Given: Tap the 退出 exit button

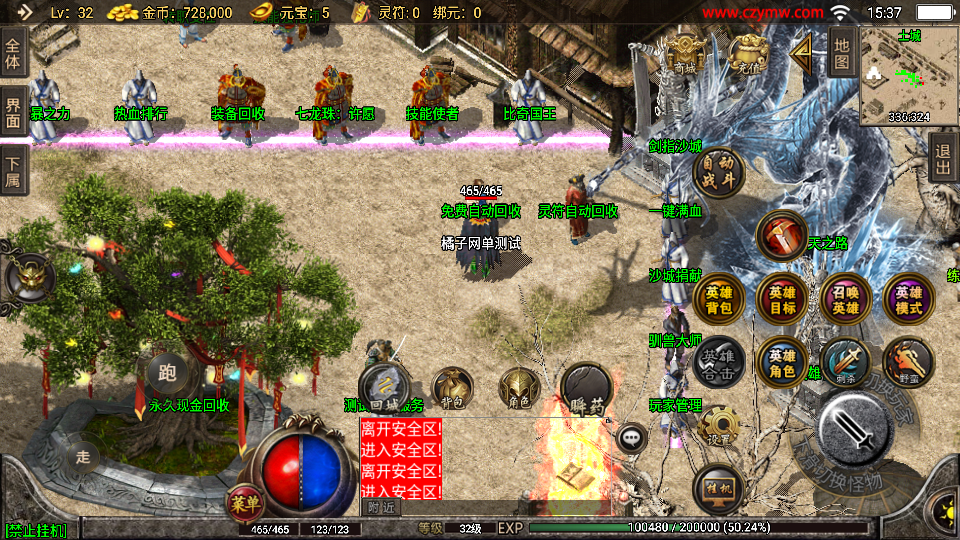Looking at the screenshot, I should point(942,158).
